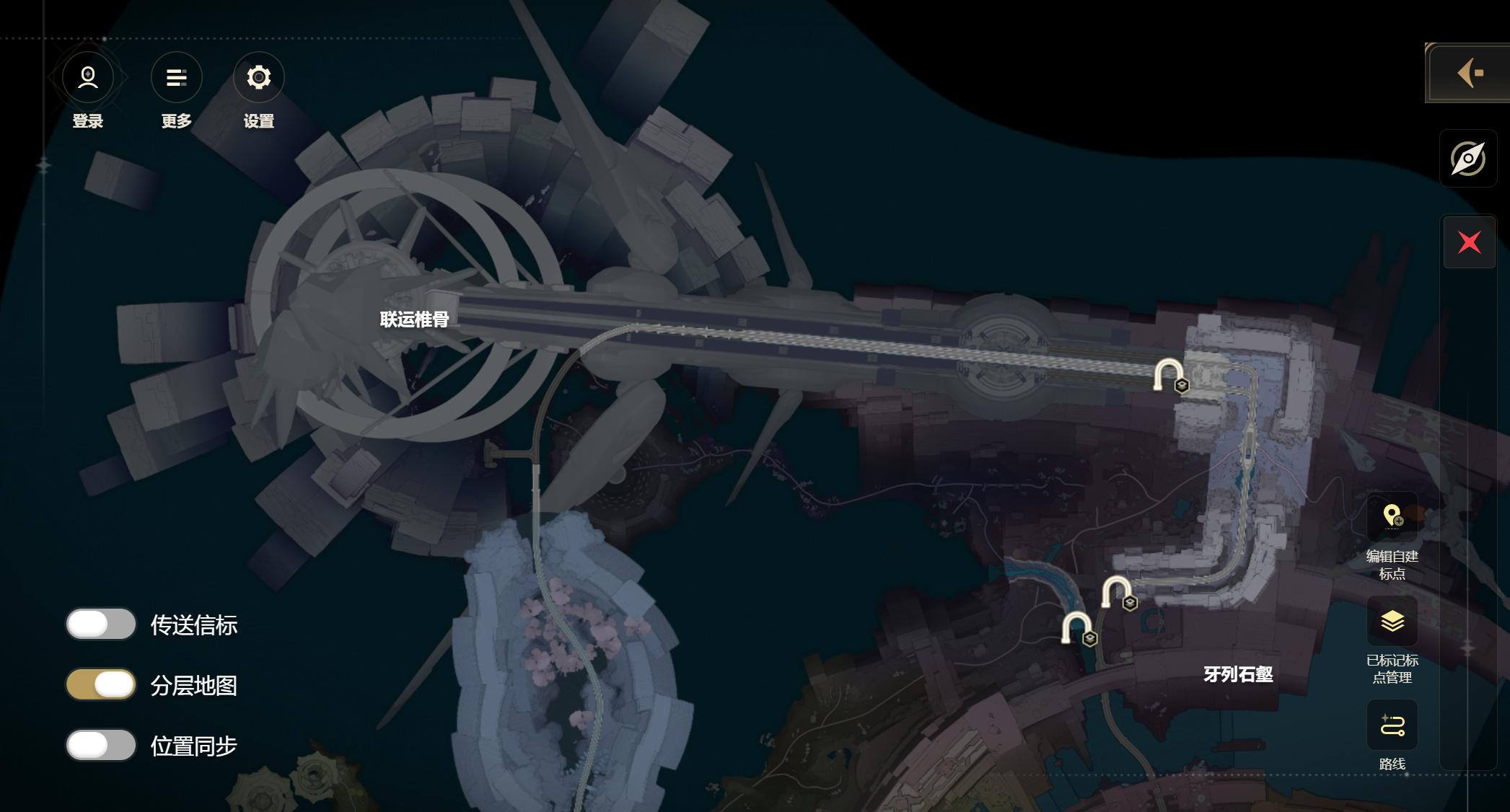1510x812 pixels.
Task: Select the 牙列石壑 area label
Action: click(1238, 674)
